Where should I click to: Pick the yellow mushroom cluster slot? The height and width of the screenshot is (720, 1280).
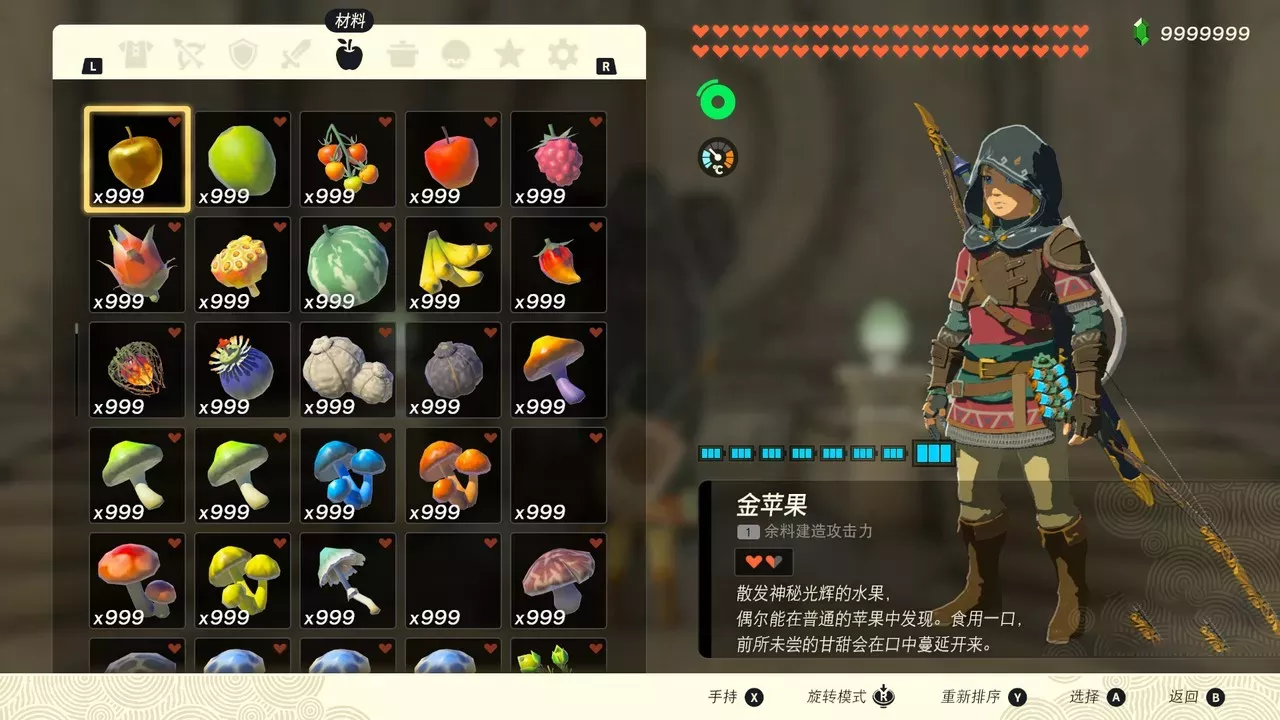(x=243, y=580)
